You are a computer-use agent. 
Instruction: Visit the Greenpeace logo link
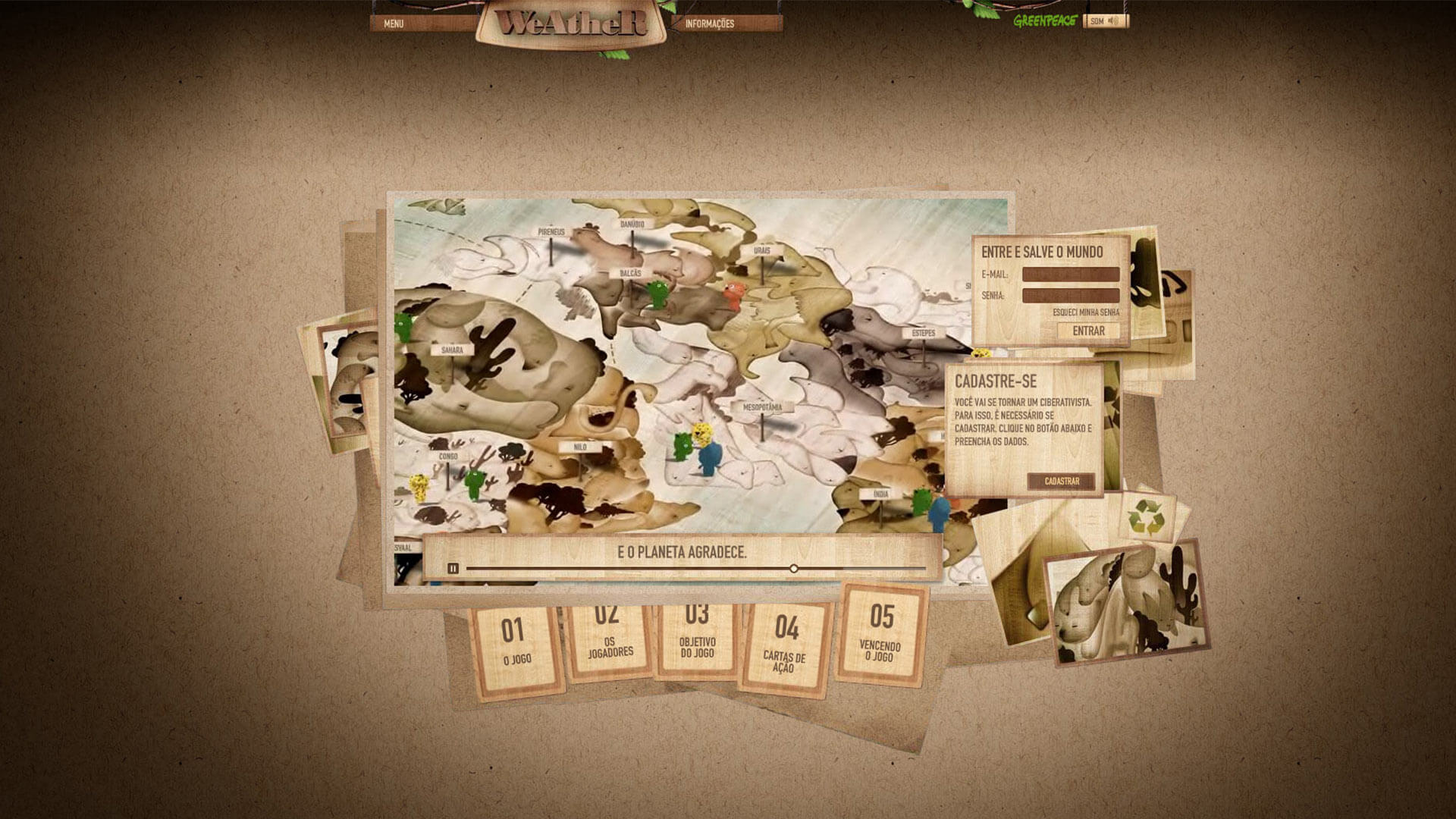pos(1045,21)
